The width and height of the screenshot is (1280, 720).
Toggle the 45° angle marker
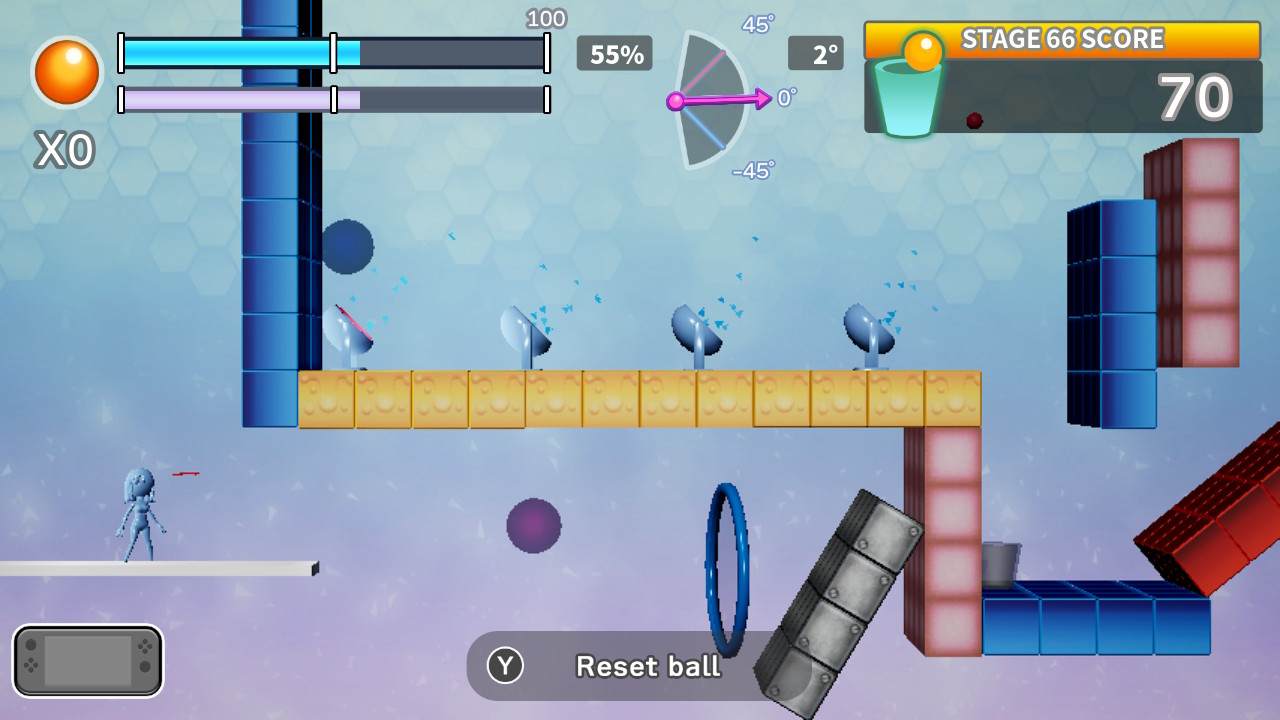[755, 25]
